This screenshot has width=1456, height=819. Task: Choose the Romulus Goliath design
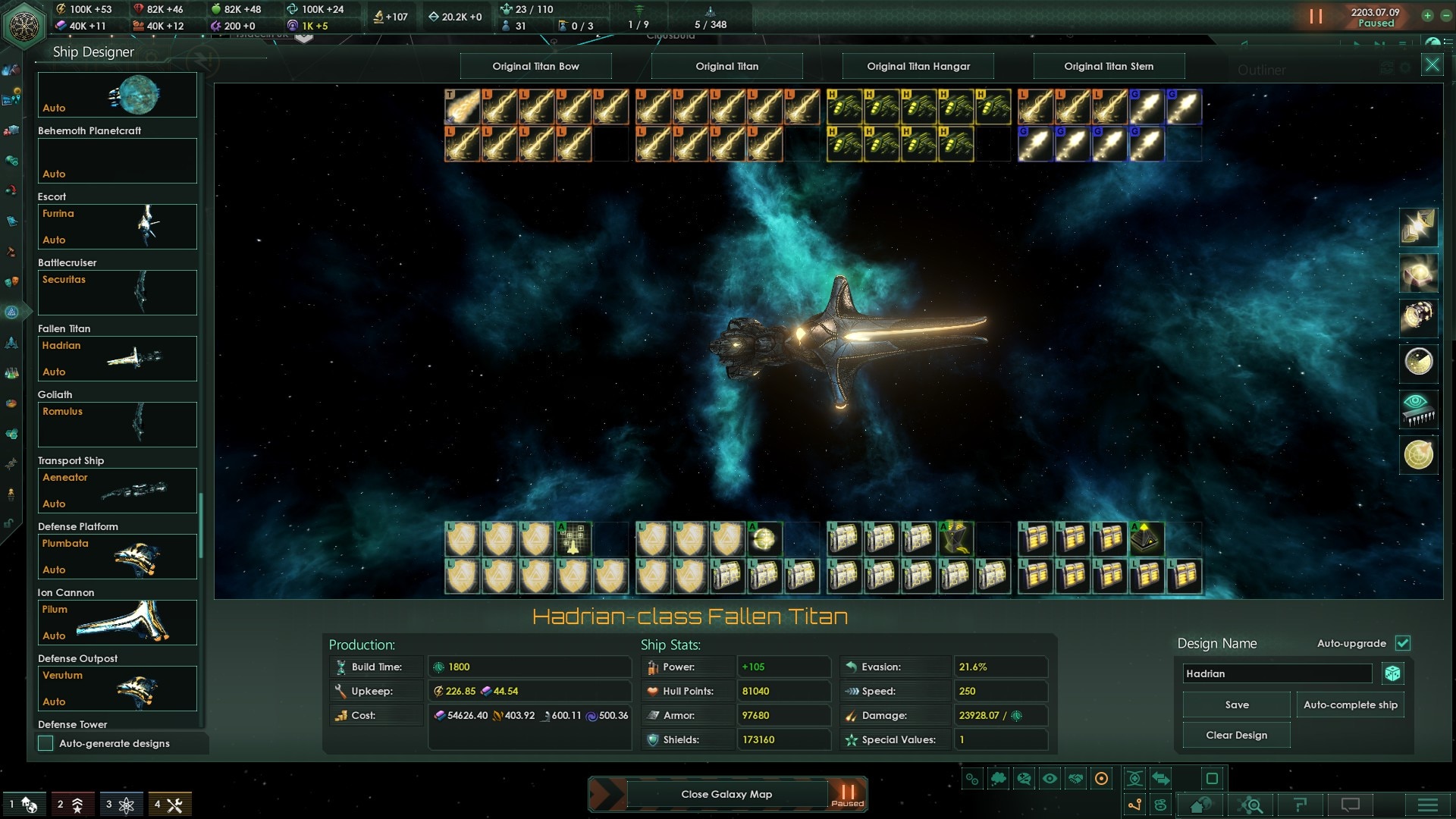(118, 424)
